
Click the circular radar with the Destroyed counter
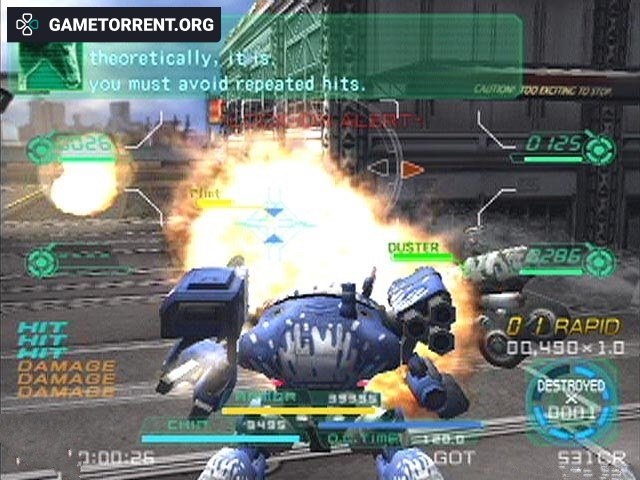coord(570,402)
